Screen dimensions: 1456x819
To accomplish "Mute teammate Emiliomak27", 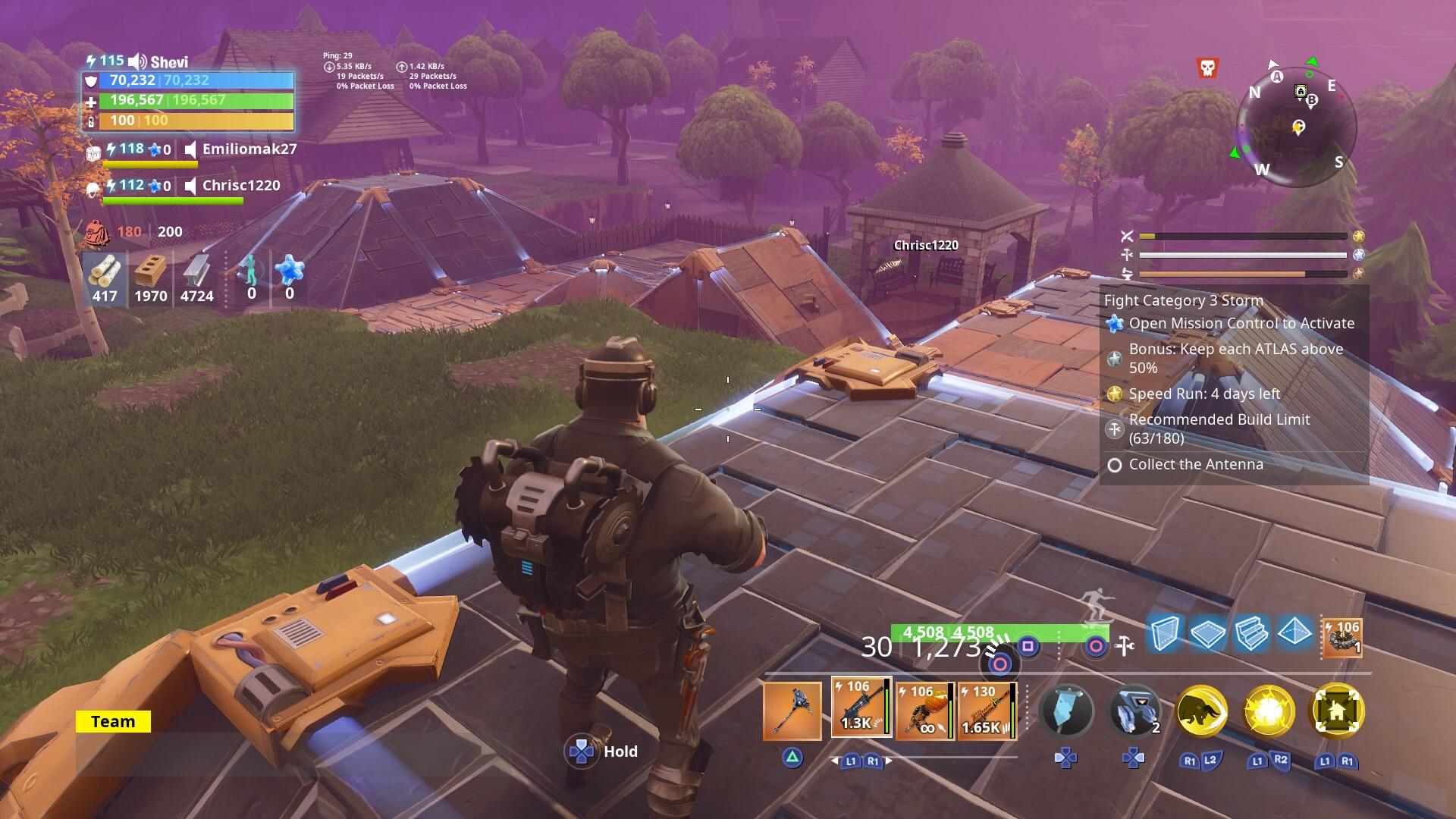I will coord(189,150).
